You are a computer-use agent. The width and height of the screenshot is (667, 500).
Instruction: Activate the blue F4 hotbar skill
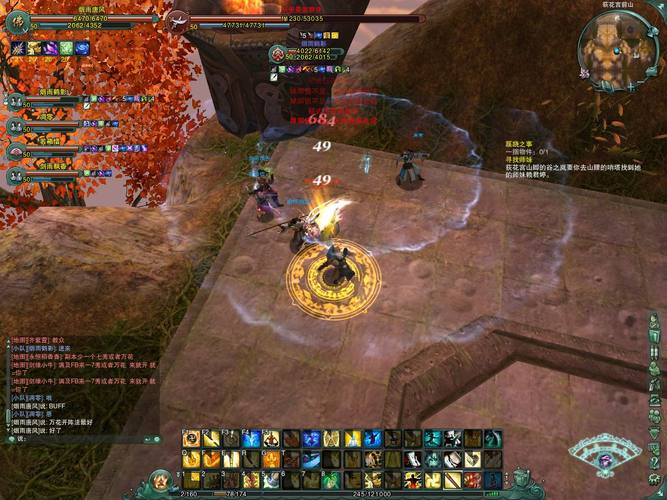[x=251, y=439]
